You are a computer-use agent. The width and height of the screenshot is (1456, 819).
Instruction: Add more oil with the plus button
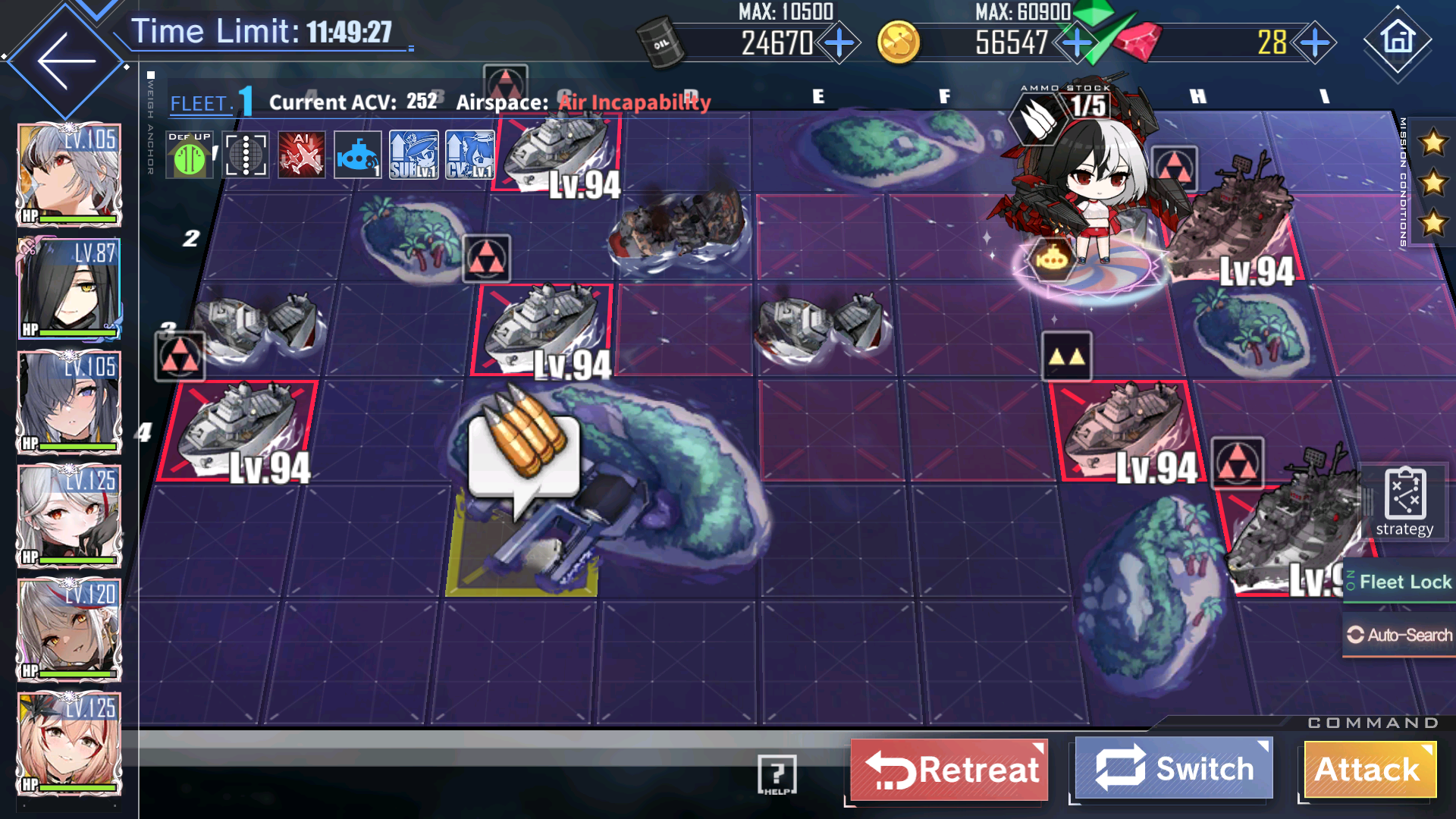(839, 42)
